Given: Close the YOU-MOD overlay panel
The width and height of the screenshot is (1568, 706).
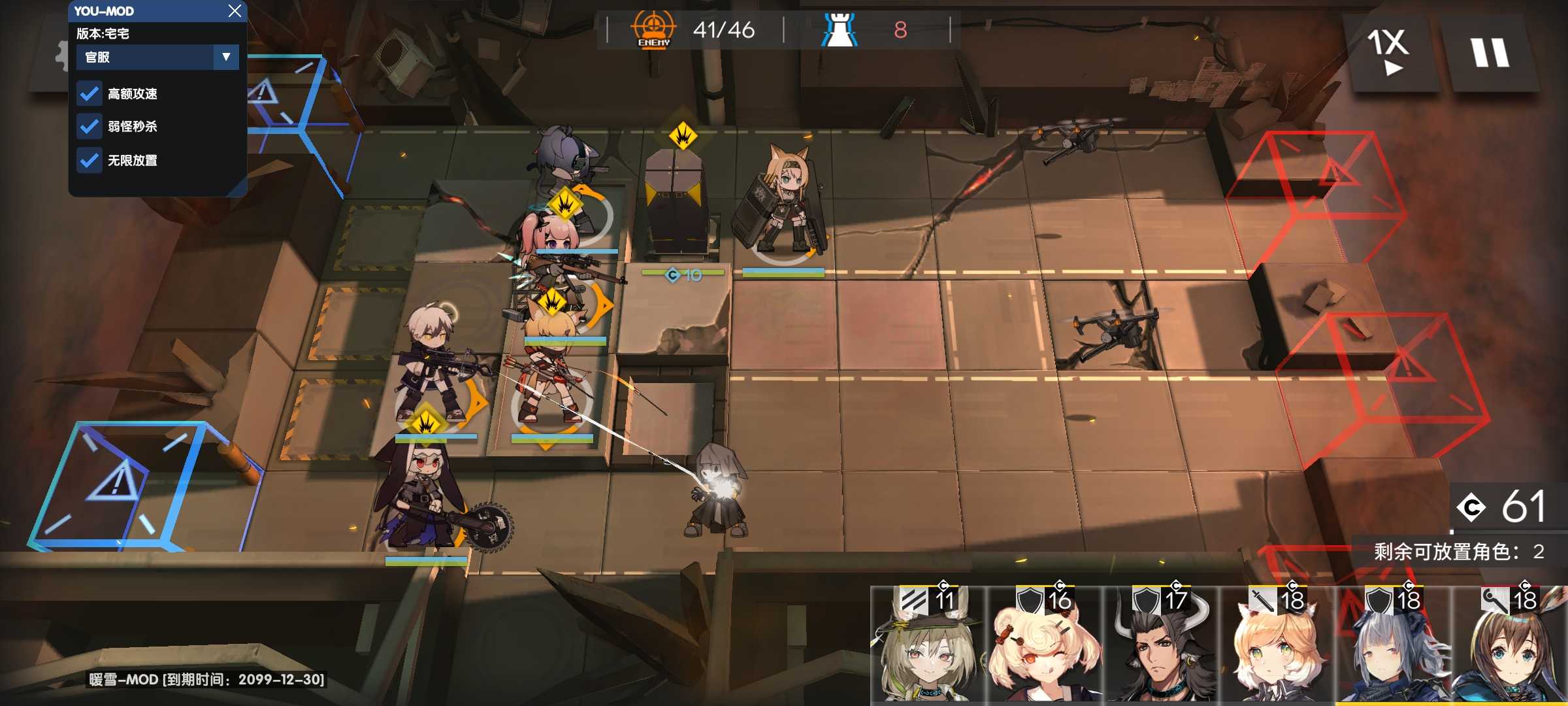Looking at the screenshot, I should [235, 10].
